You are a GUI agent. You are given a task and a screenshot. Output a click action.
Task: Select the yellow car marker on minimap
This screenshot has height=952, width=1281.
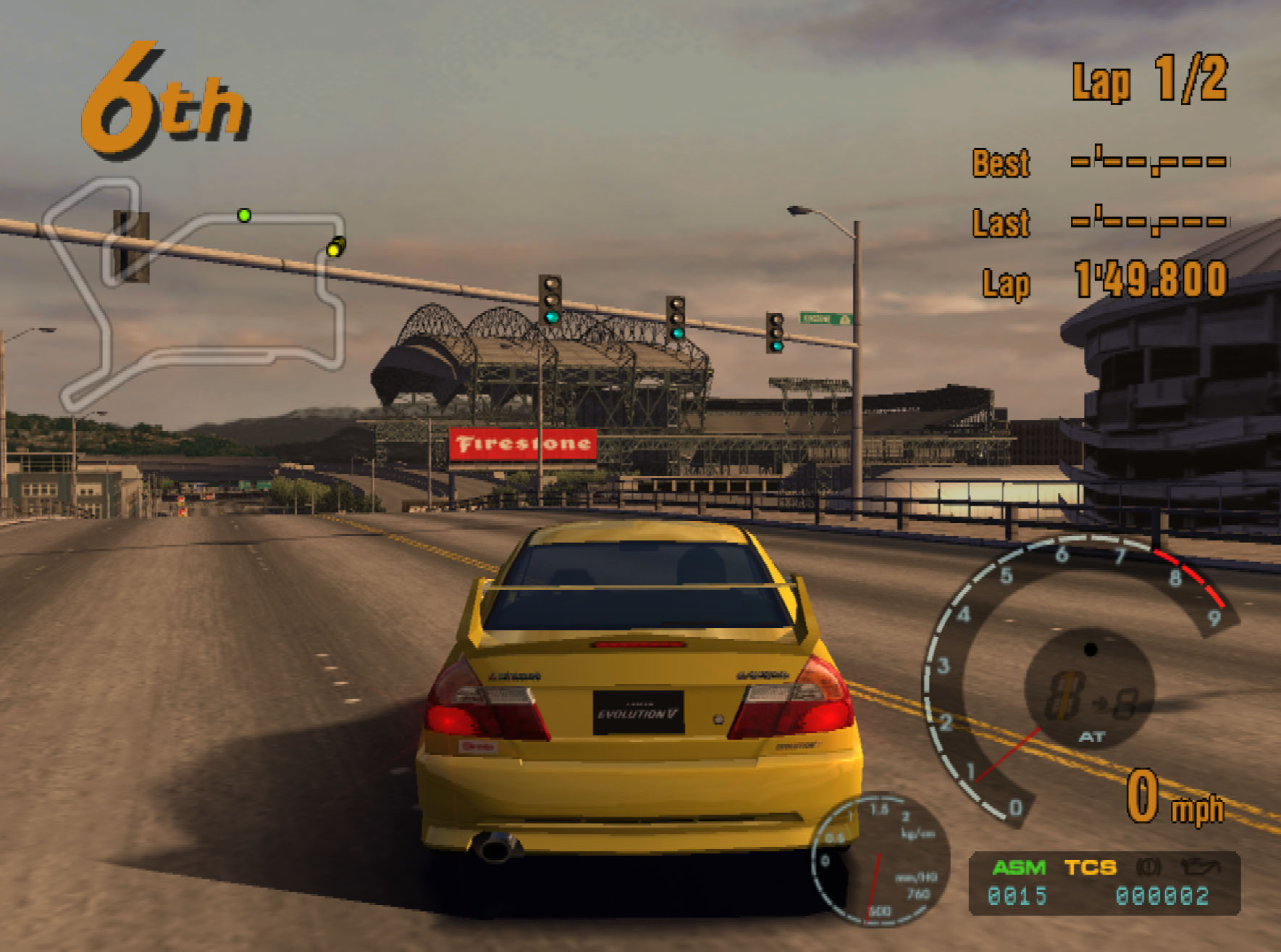pyautogui.click(x=334, y=249)
